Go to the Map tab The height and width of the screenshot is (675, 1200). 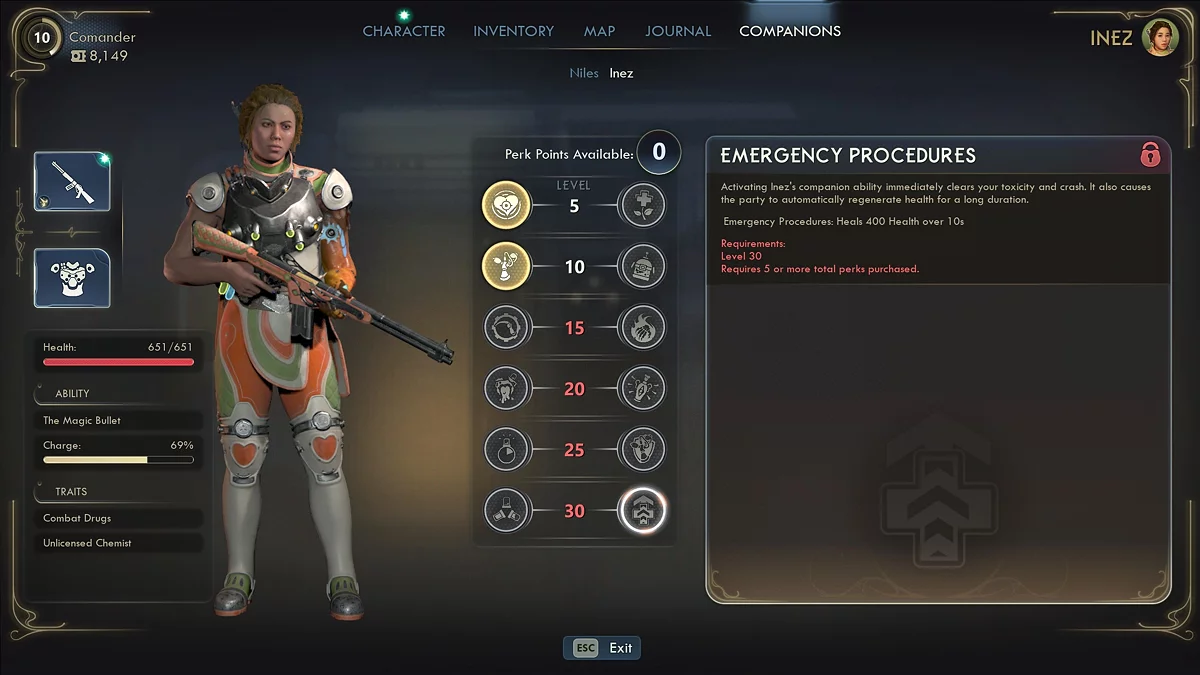tap(599, 31)
